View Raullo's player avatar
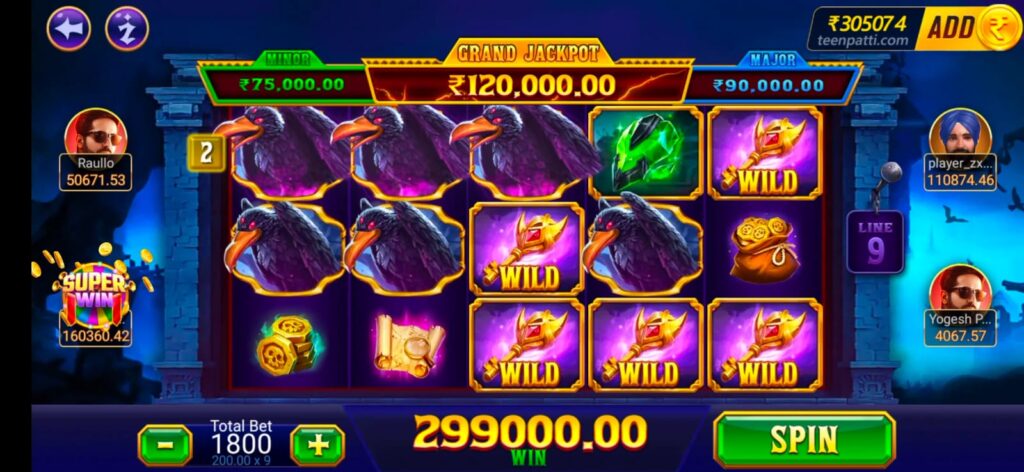This screenshot has height=472, width=1024. click(x=96, y=133)
